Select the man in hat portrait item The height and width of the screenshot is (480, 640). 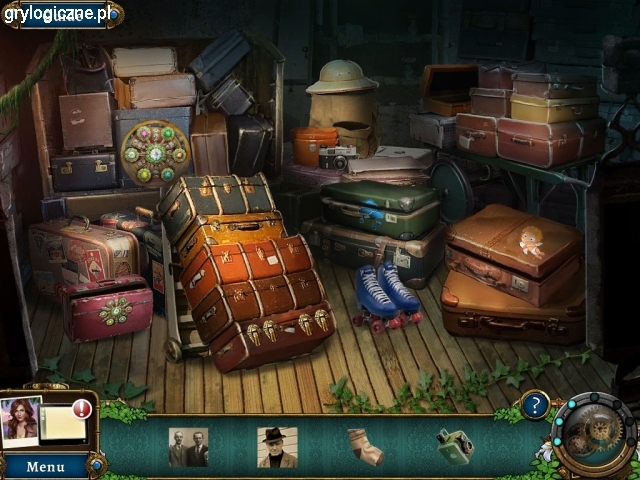pyautogui.click(x=276, y=447)
